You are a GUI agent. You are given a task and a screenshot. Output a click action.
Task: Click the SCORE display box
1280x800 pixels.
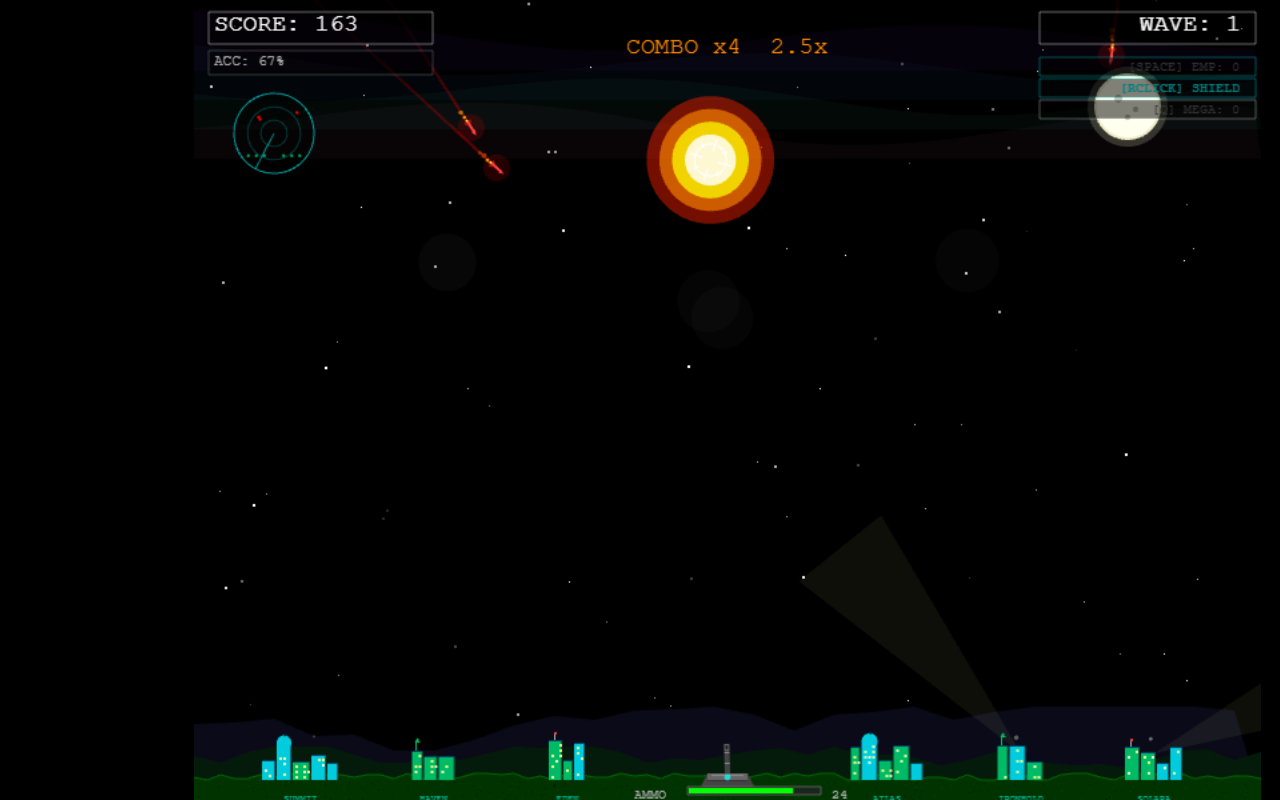pos(320,27)
